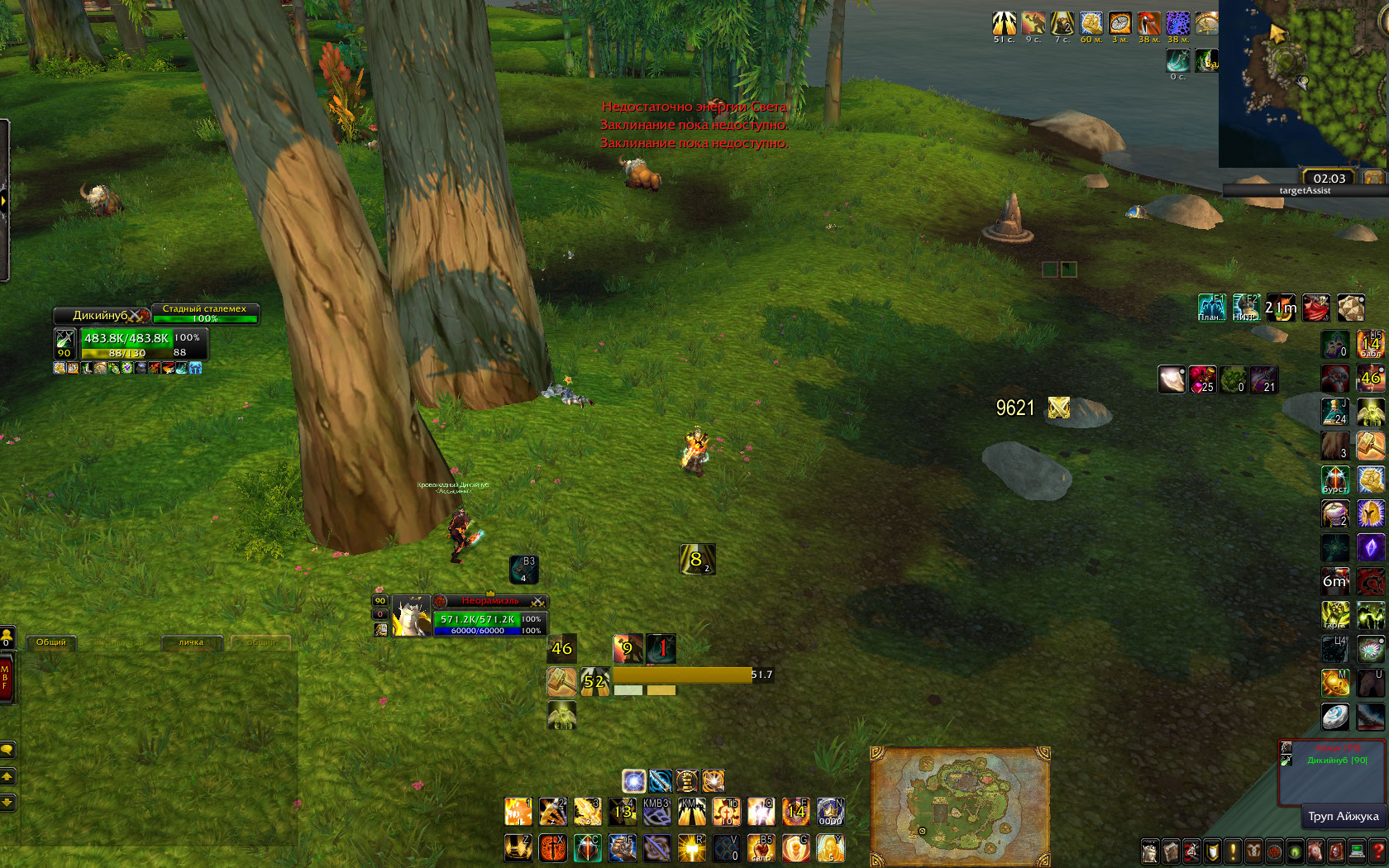Activate the F1 План ability icon
1389x868 pixels.
pos(1212,308)
